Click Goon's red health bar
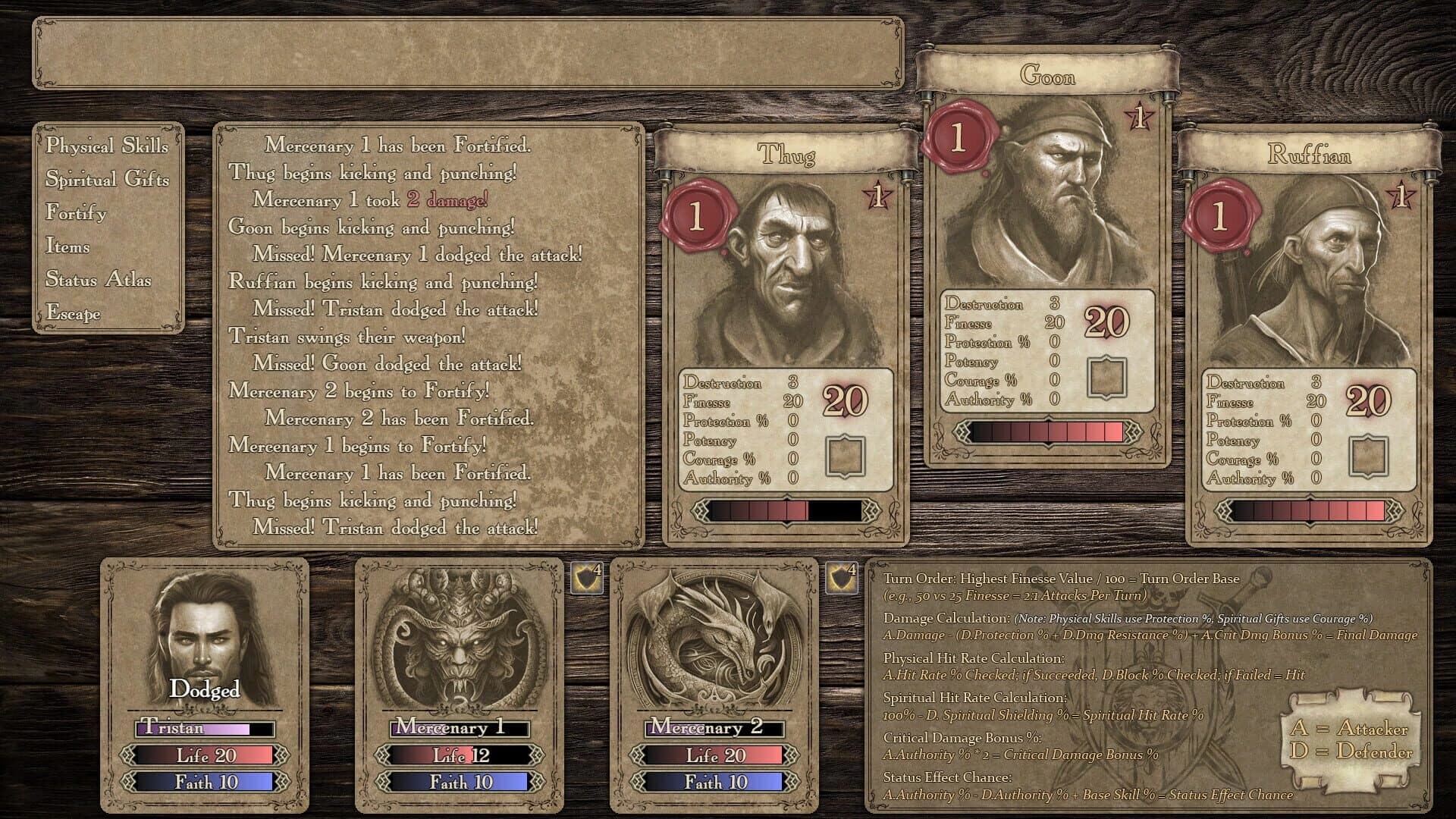1456x819 pixels. click(1046, 429)
